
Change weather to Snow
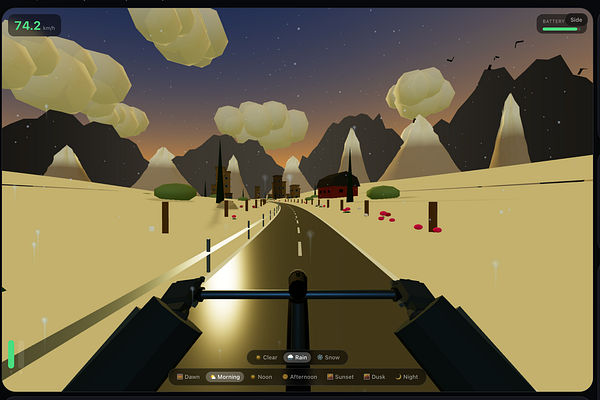click(x=329, y=357)
